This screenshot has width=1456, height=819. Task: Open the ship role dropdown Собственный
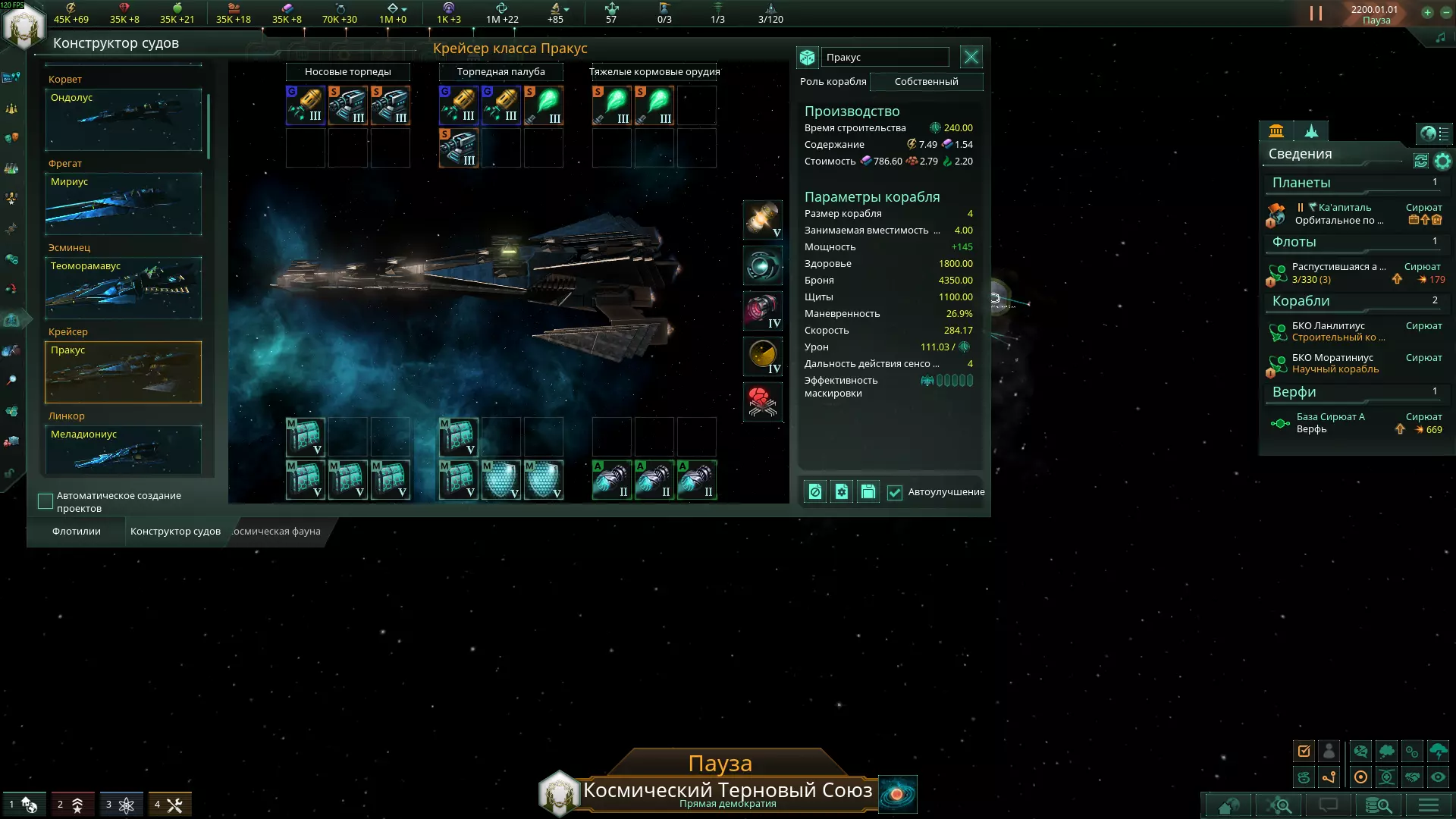(x=926, y=82)
